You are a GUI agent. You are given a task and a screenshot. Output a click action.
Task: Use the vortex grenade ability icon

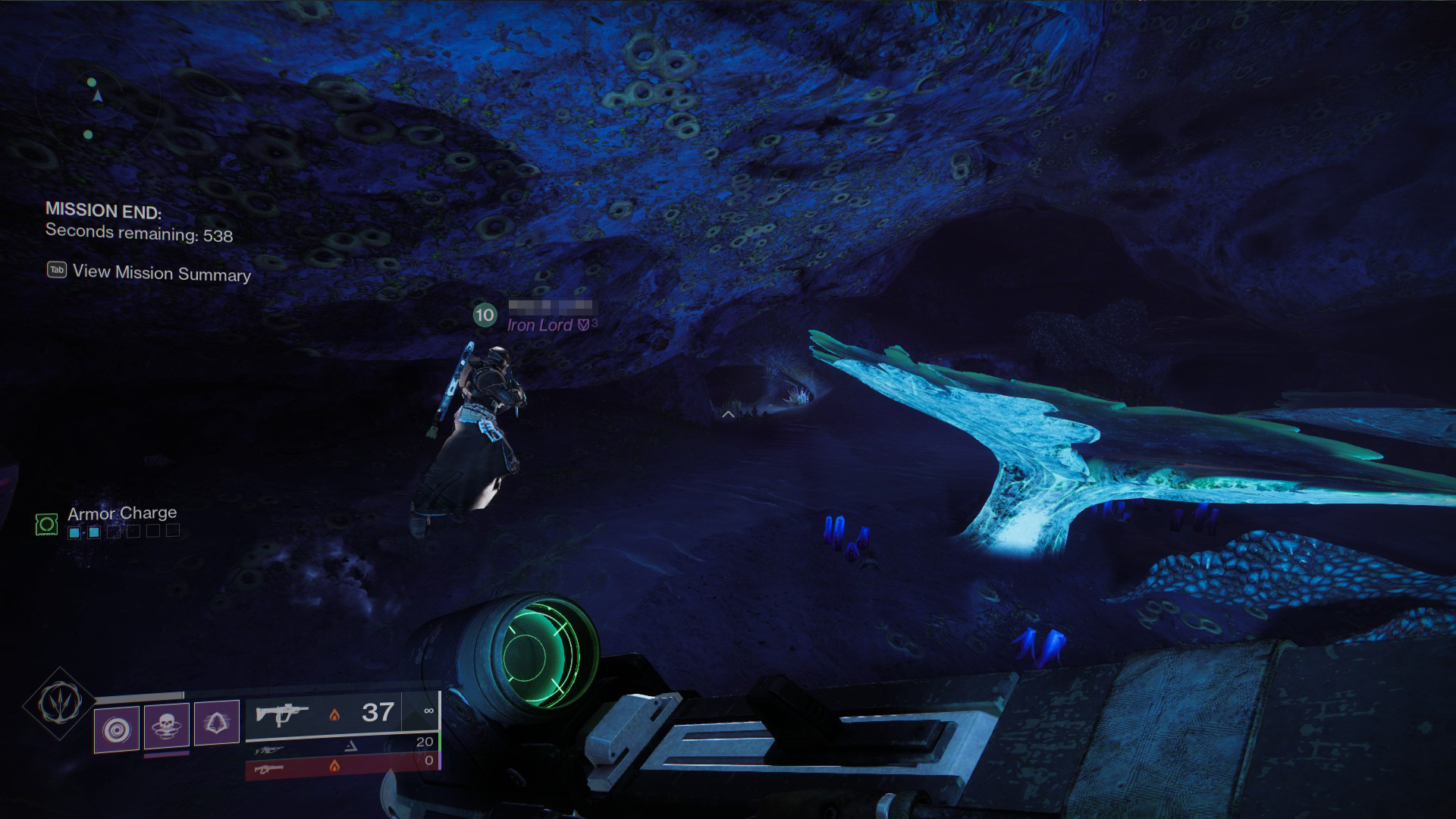(x=117, y=730)
